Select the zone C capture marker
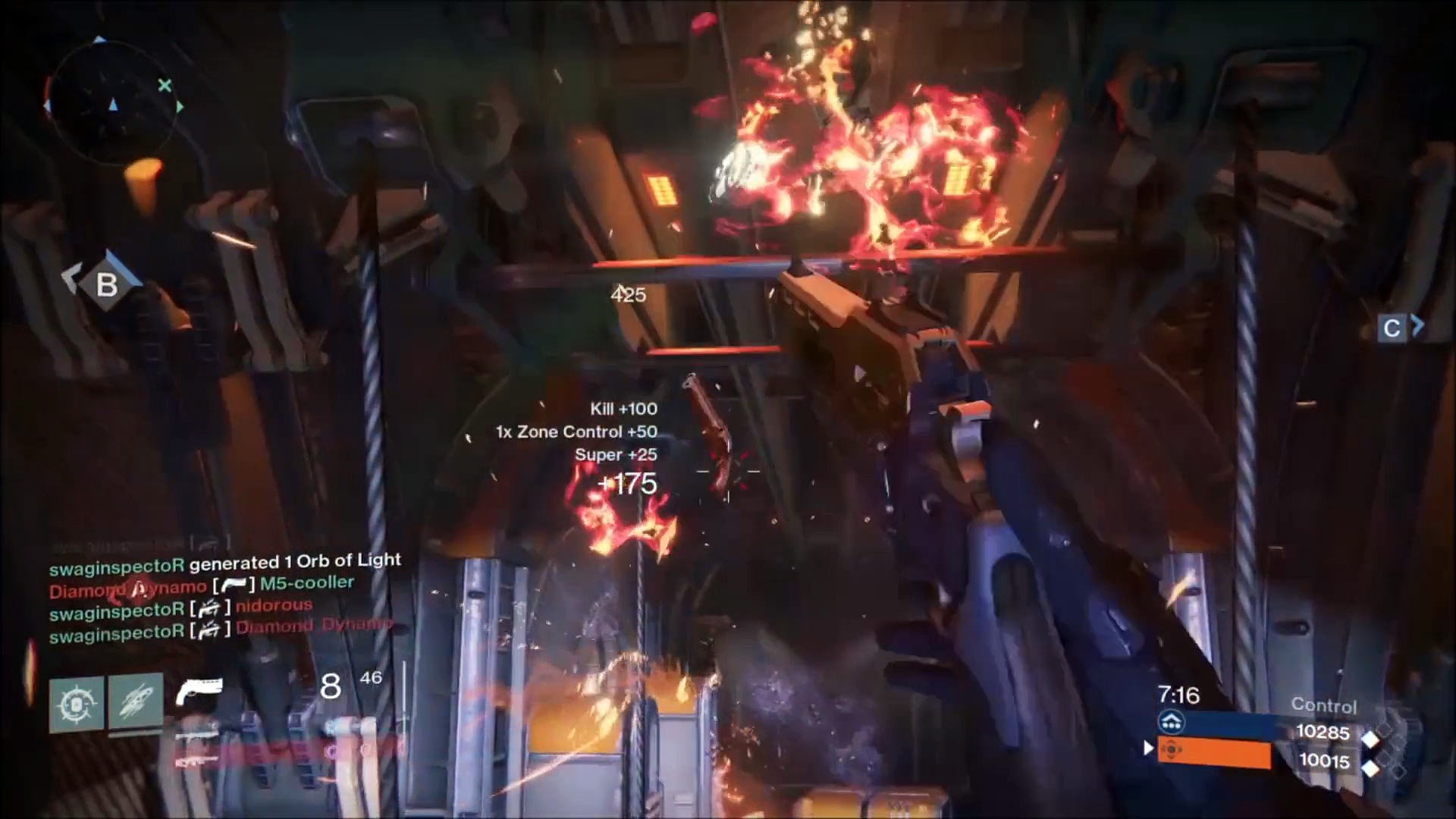The image size is (1456, 819). click(1392, 328)
